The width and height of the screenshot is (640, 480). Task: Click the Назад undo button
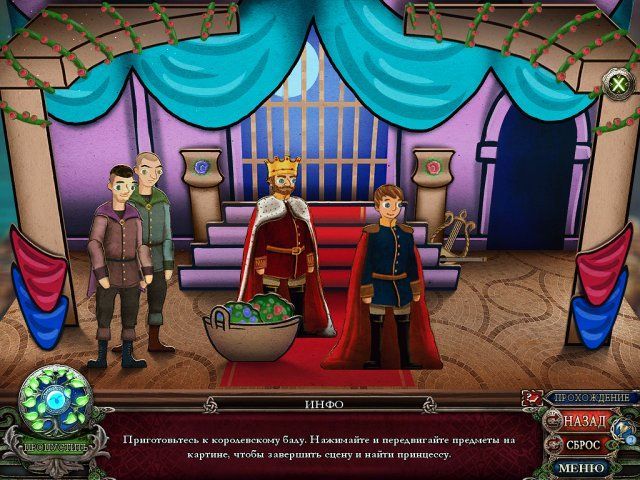click(x=583, y=420)
